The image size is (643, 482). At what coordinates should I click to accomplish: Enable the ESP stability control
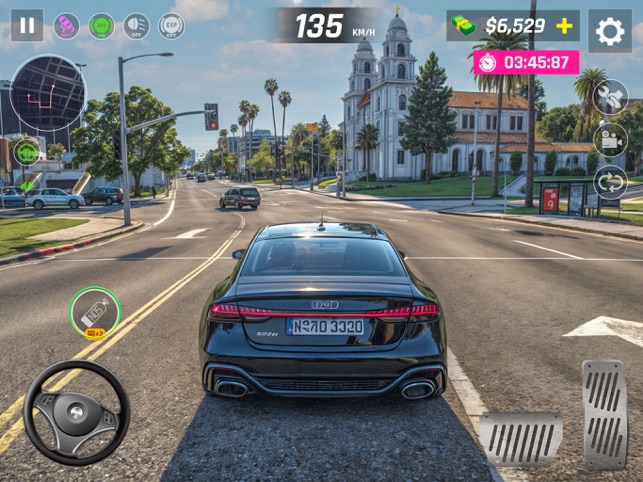(171, 26)
